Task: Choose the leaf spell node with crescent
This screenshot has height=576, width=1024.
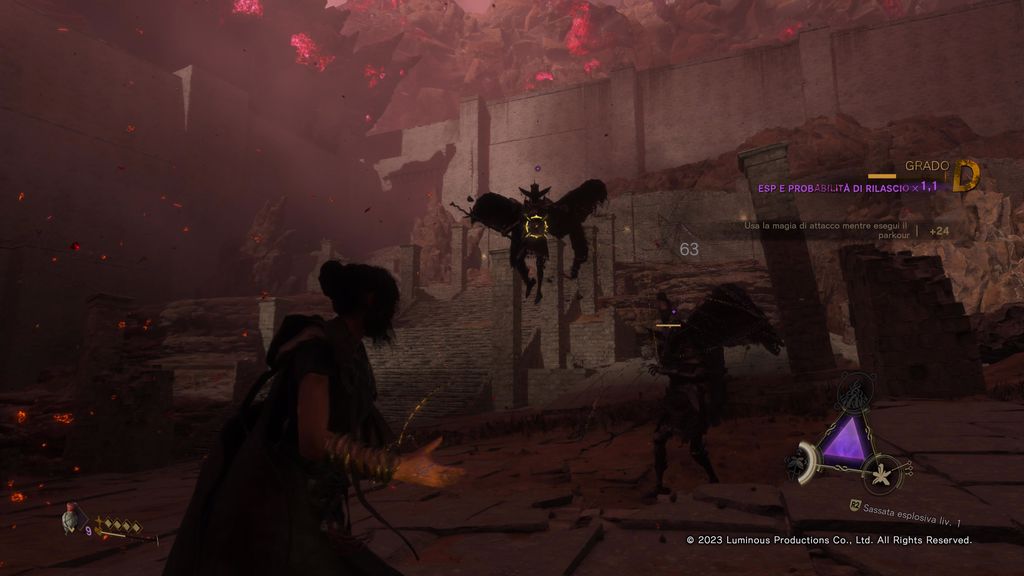Action: coord(806,461)
